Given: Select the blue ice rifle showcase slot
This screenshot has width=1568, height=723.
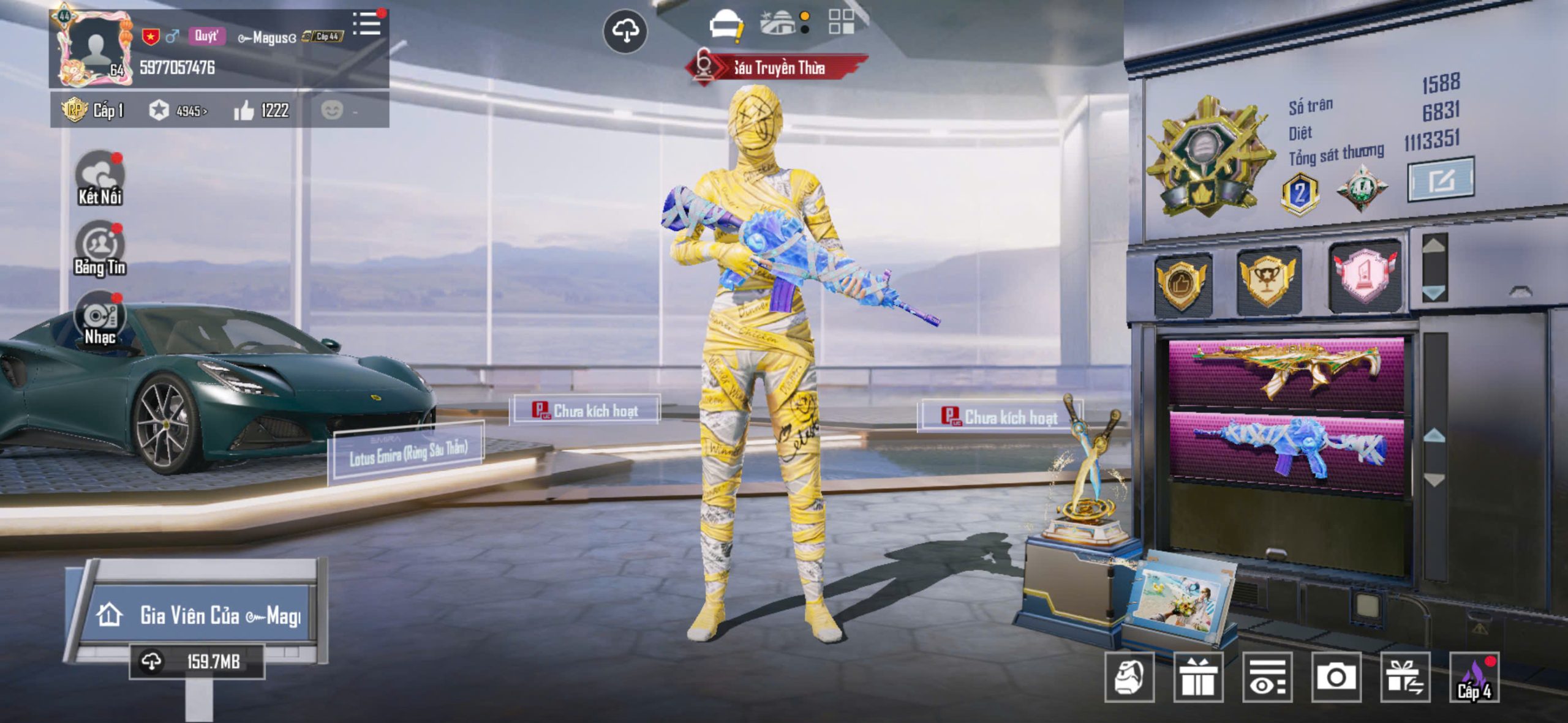Looking at the screenshot, I should 1286,451.
